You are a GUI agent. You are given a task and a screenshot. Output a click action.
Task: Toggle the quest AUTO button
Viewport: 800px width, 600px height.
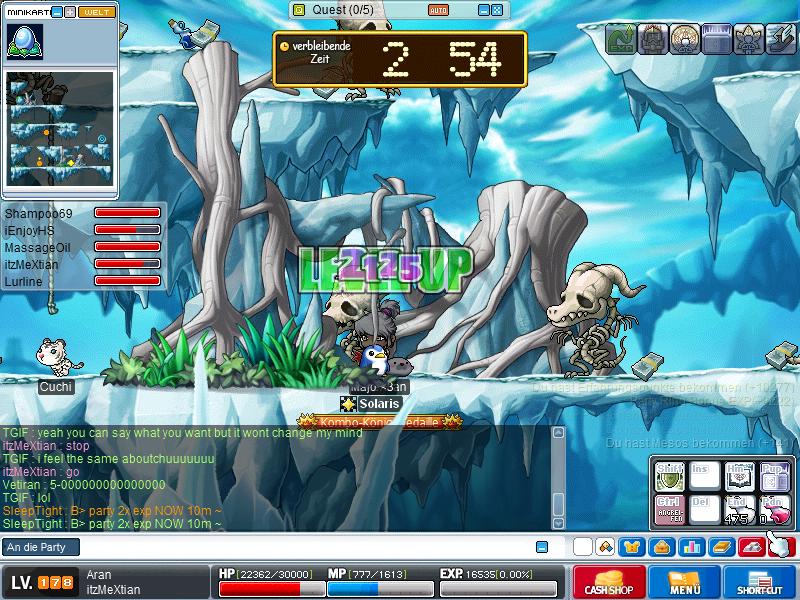point(438,10)
